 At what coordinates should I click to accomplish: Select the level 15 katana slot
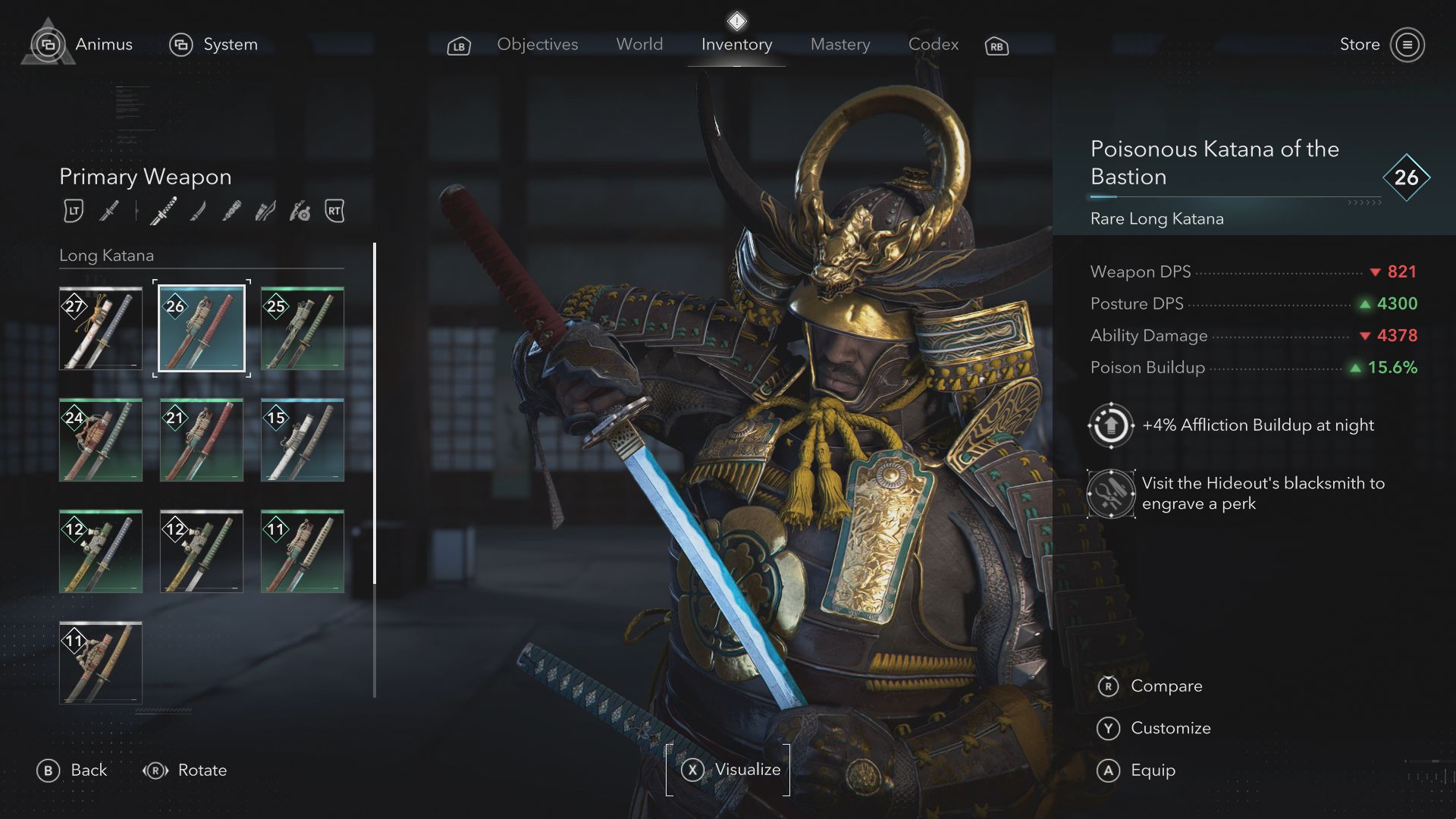tap(303, 440)
